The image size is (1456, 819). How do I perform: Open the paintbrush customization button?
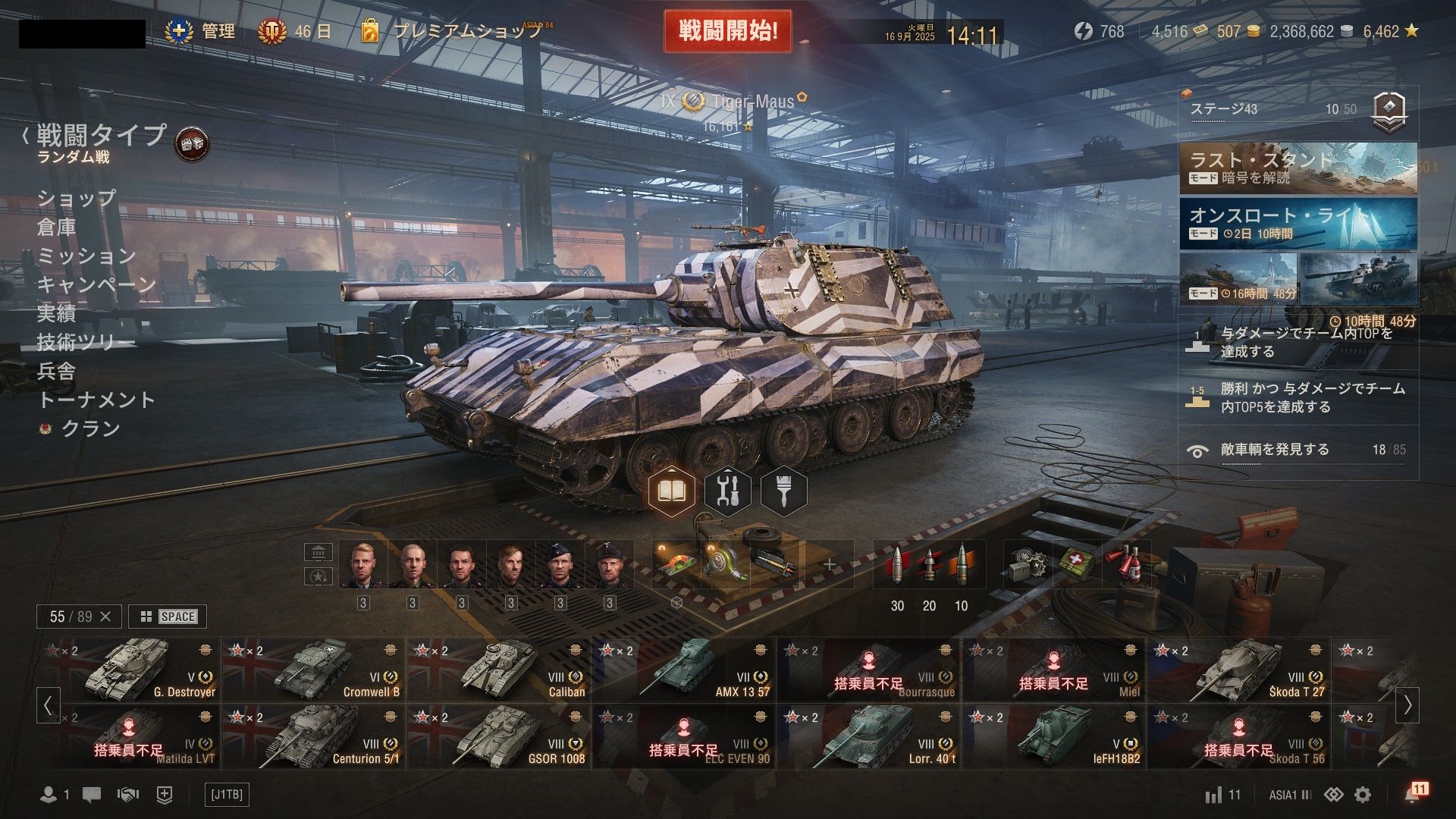[x=783, y=491]
